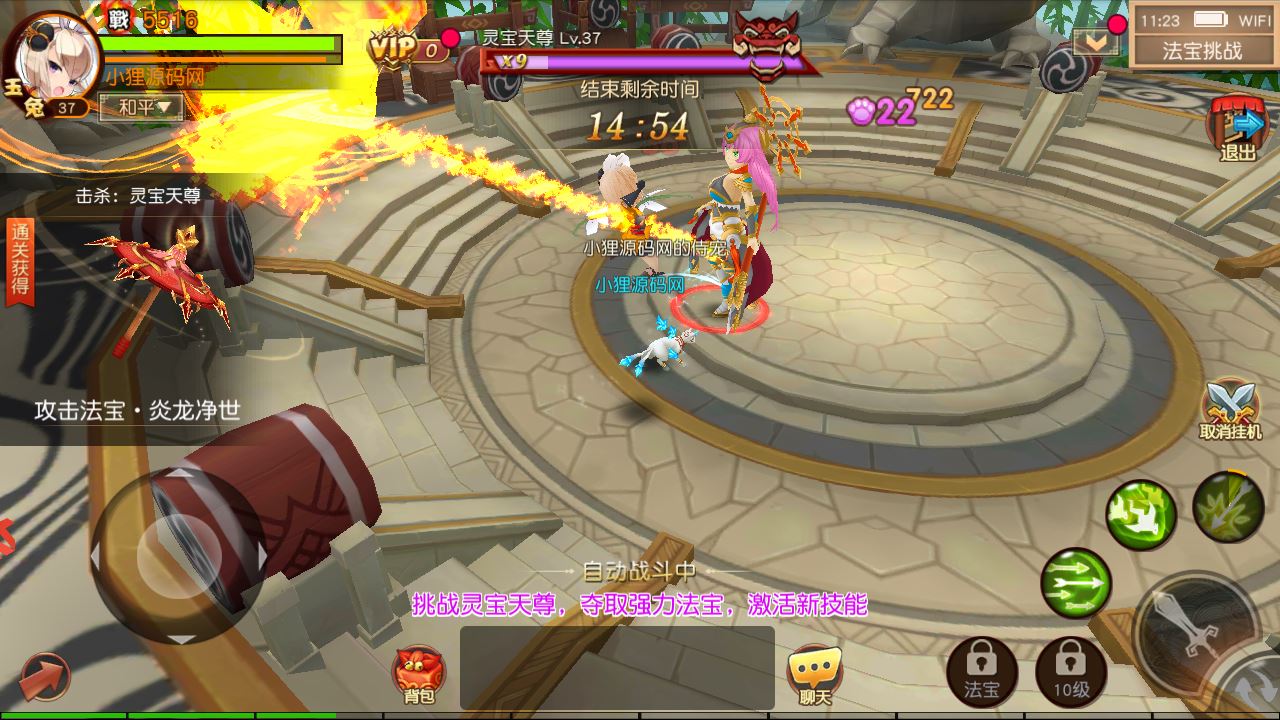Click the 法宝挑战 title label
Screen dimensions: 1280x720
point(1203,50)
